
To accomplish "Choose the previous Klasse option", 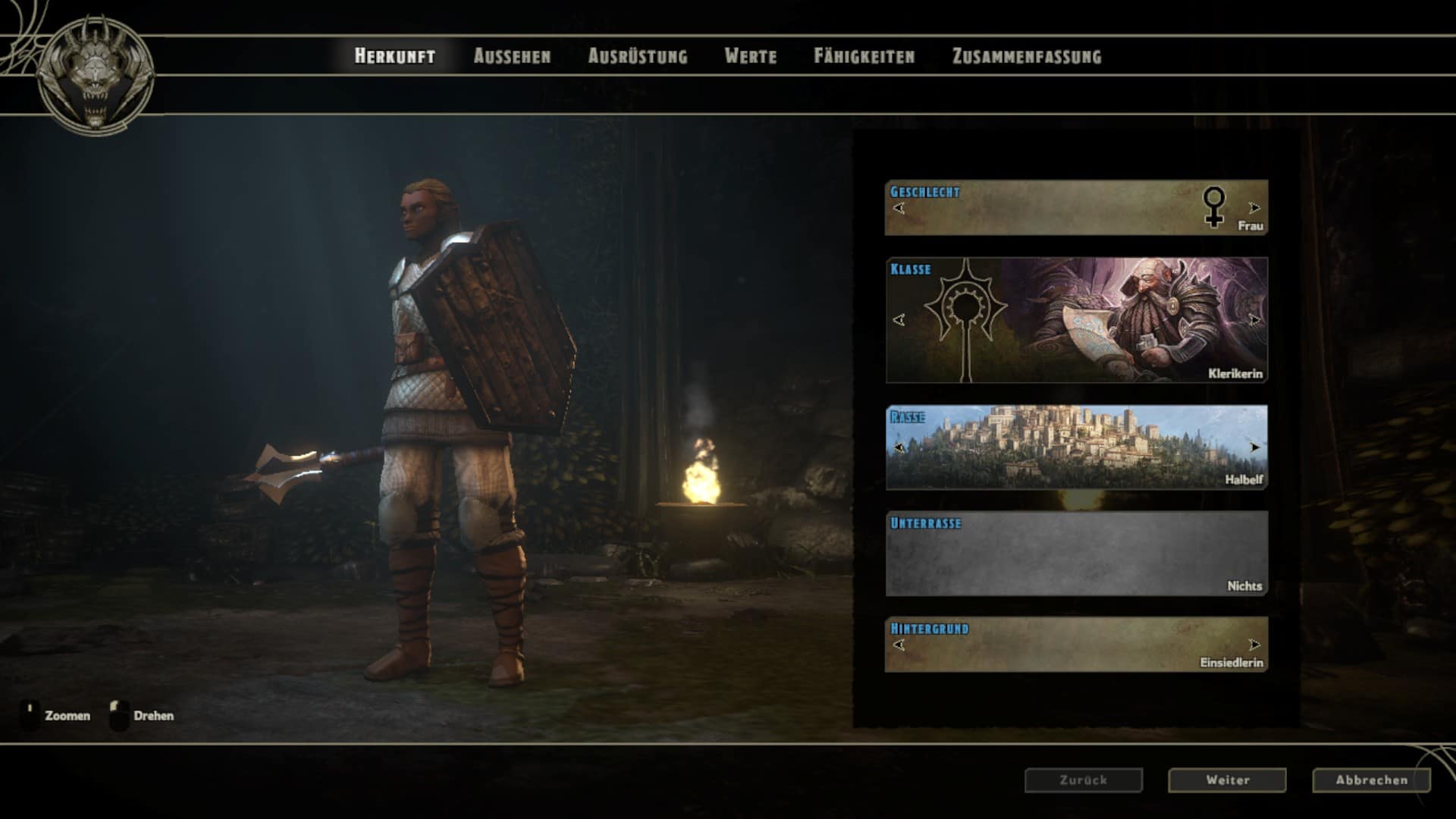I will 899,320.
